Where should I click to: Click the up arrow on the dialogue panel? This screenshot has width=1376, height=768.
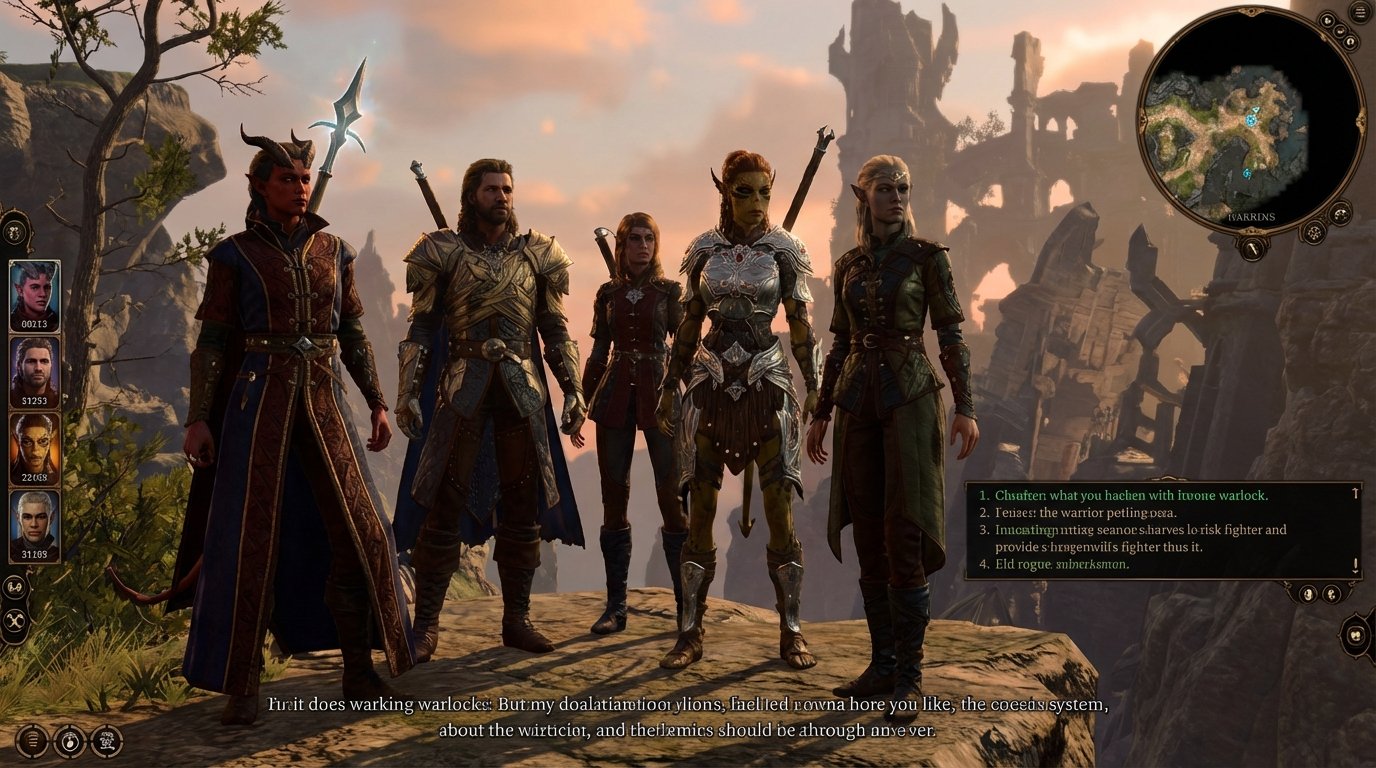pos(1355,492)
